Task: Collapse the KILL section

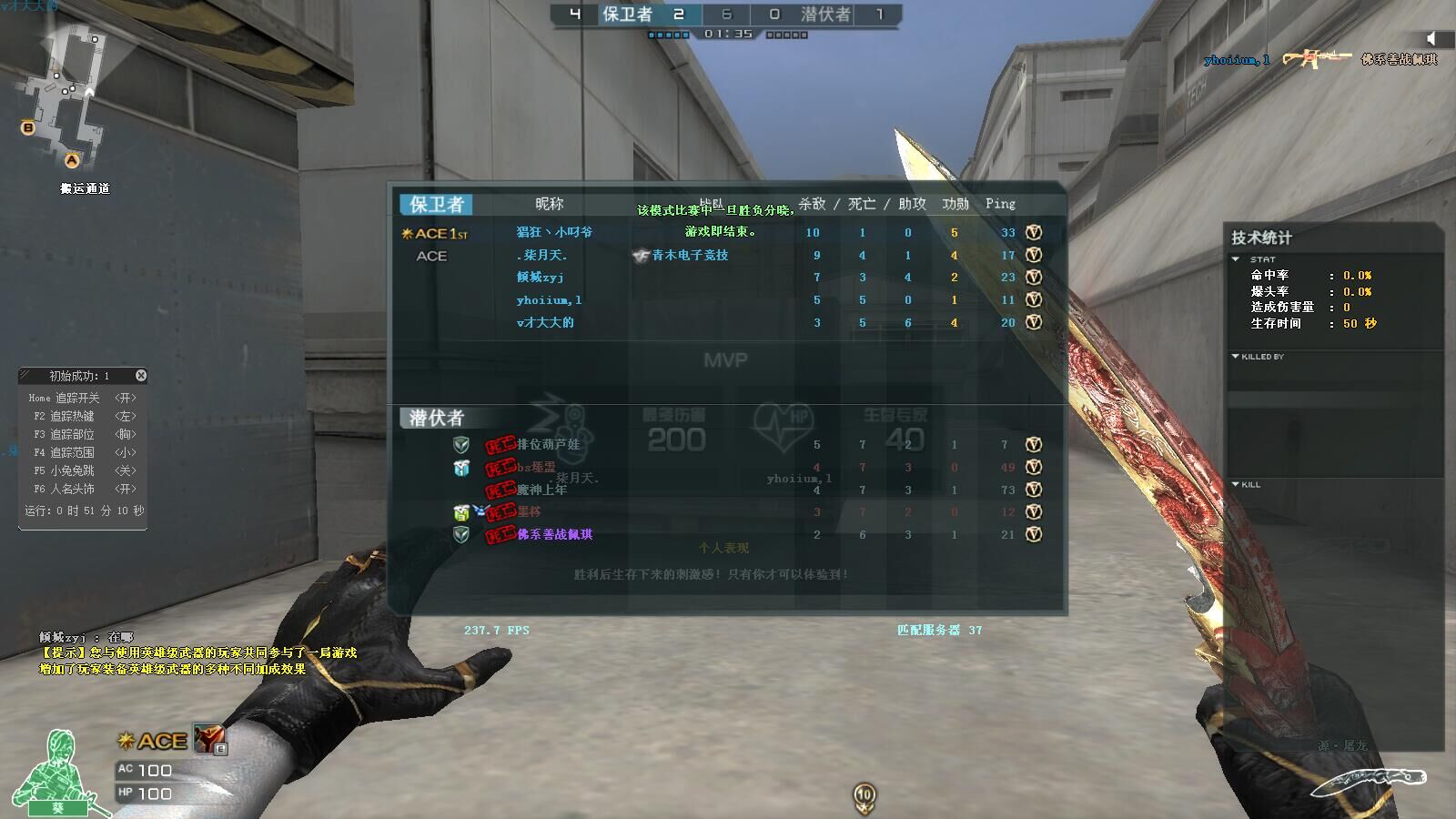Action: click(1236, 484)
